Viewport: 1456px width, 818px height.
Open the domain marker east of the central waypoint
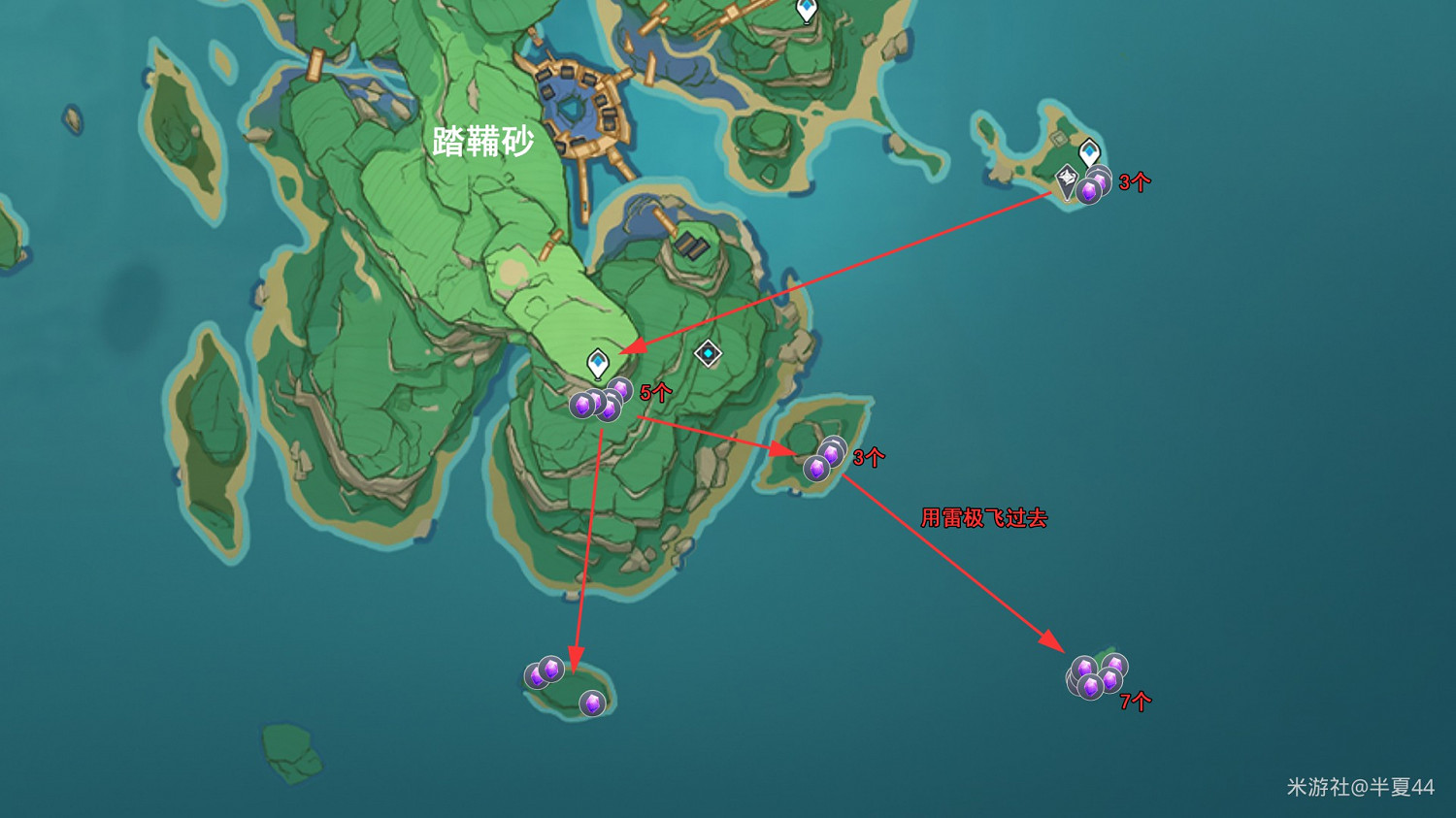pos(710,355)
